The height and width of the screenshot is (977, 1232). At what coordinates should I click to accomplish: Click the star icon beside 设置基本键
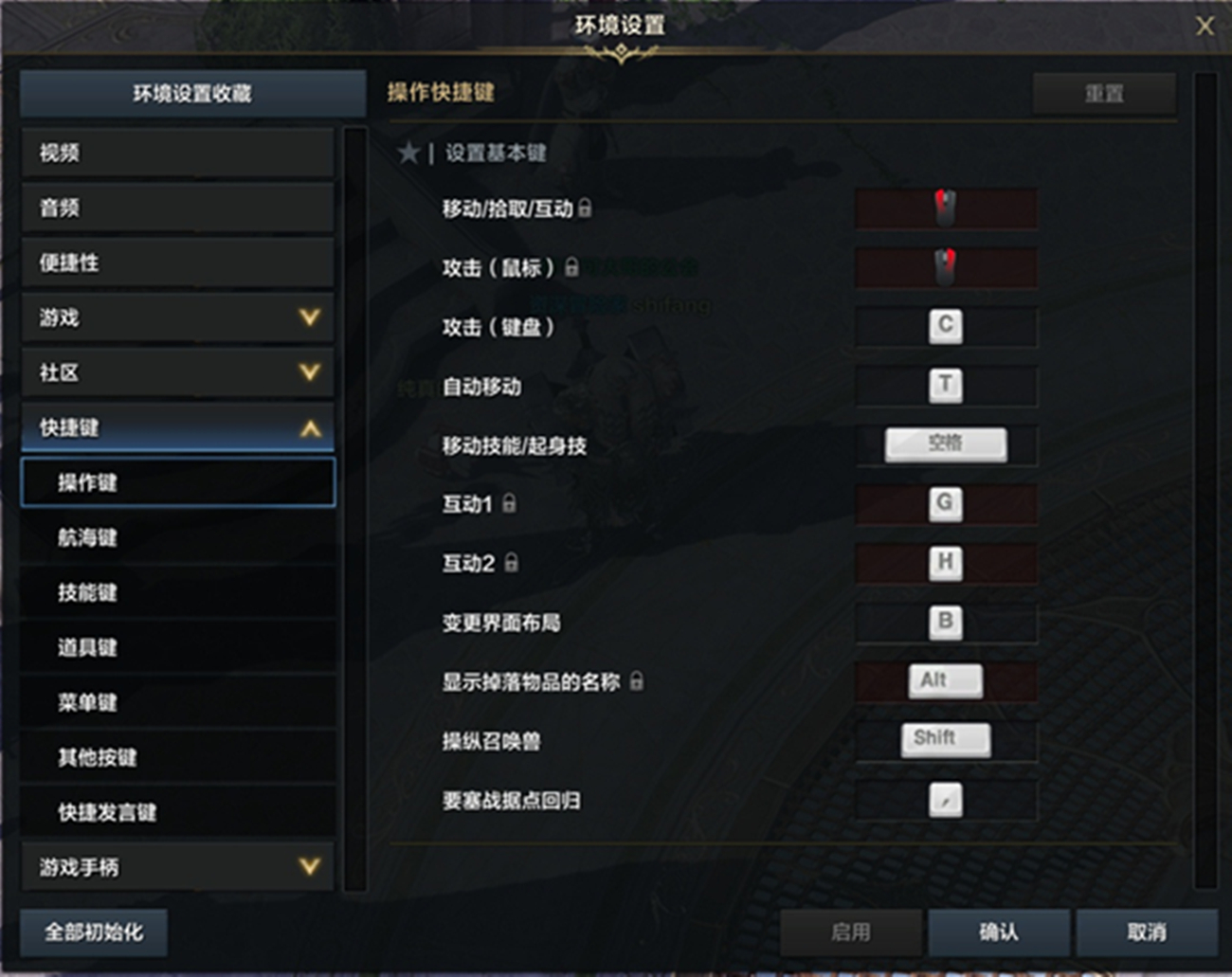[408, 153]
